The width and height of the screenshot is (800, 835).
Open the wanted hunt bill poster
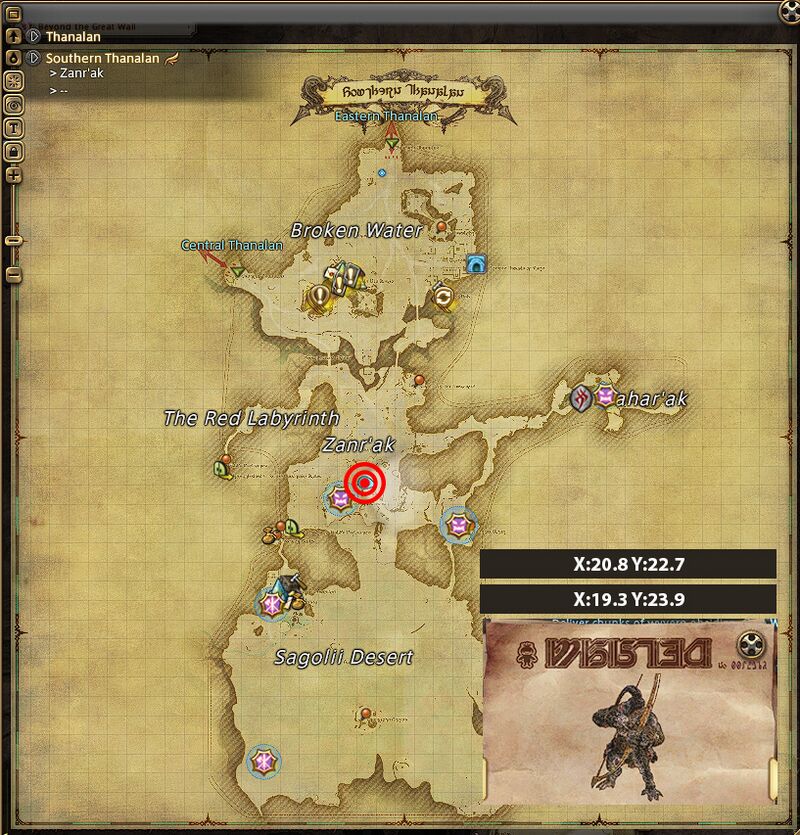[630, 710]
